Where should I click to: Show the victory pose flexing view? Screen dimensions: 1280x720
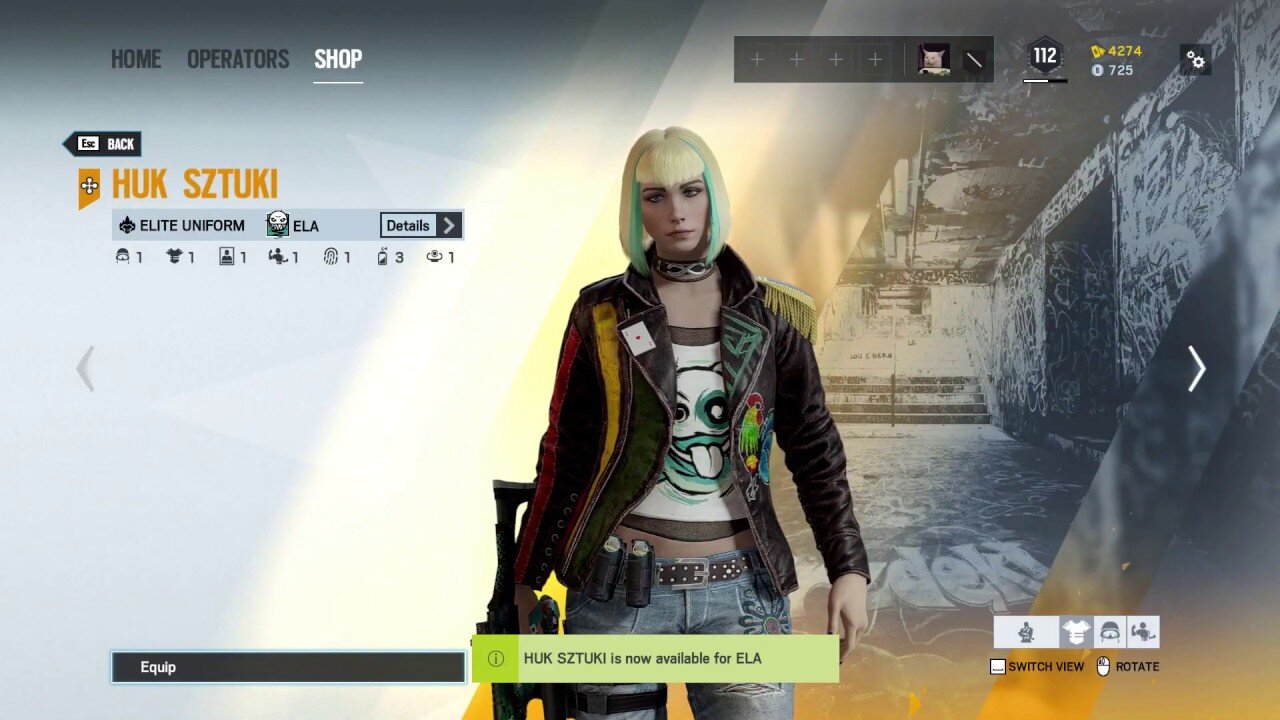(1143, 632)
